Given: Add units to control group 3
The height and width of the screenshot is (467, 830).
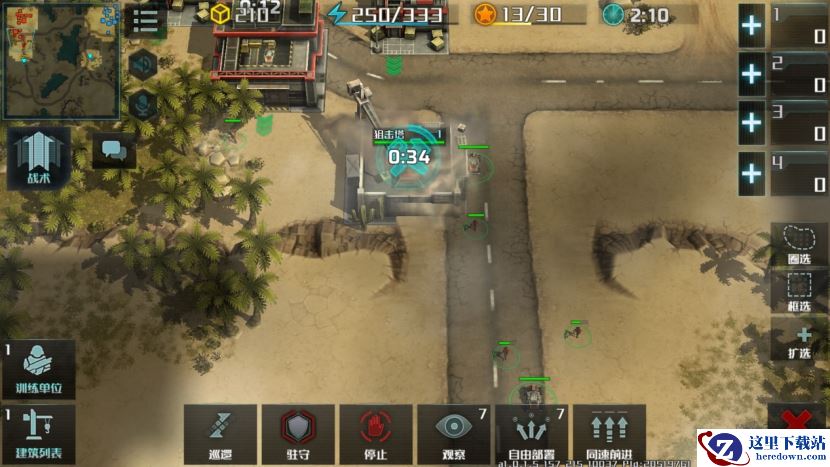Looking at the screenshot, I should [x=752, y=124].
